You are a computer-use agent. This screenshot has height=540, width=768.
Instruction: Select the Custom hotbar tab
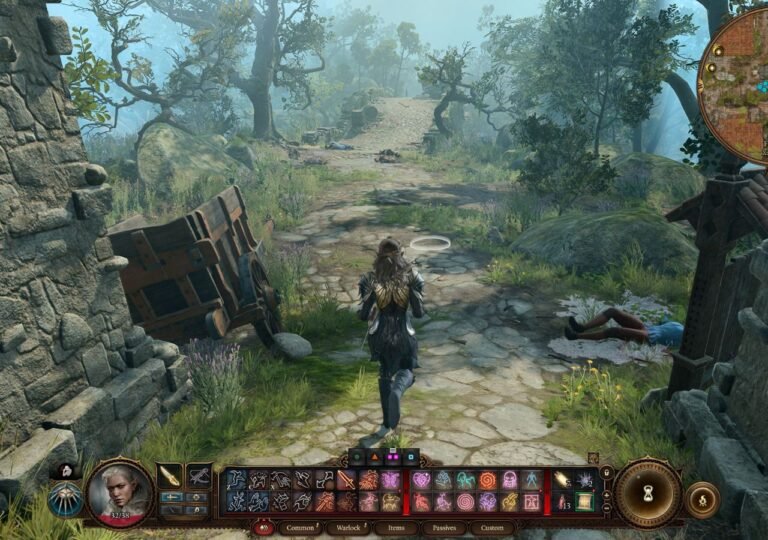(x=492, y=527)
